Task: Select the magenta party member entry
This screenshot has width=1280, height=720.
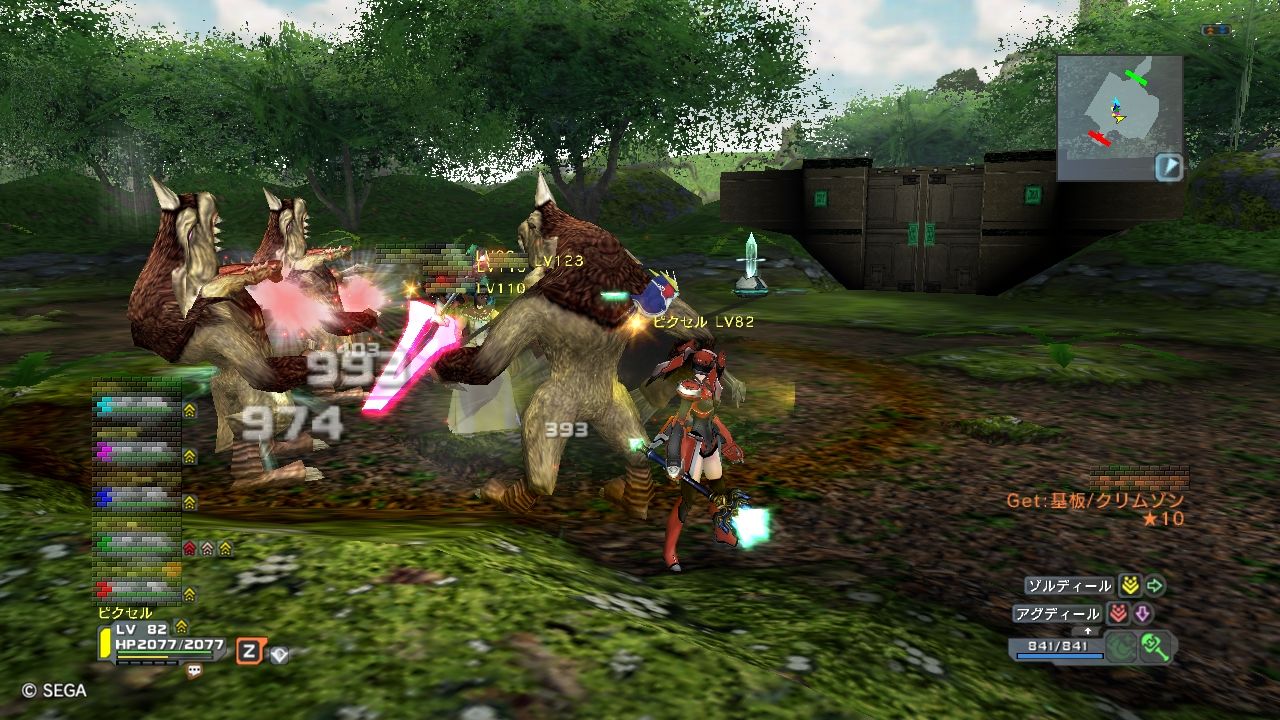Action: (137, 454)
